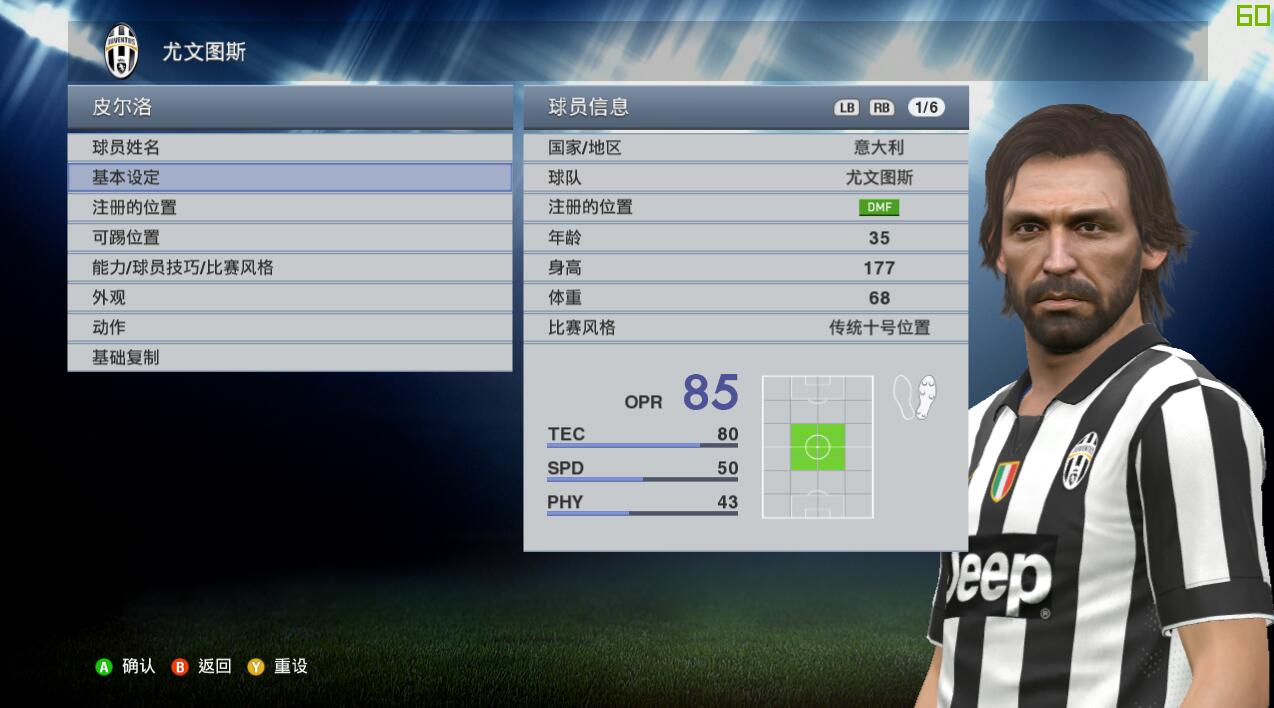Open the 球员姓名 menu entry
The height and width of the screenshot is (708, 1274).
[x=289, y=148]
